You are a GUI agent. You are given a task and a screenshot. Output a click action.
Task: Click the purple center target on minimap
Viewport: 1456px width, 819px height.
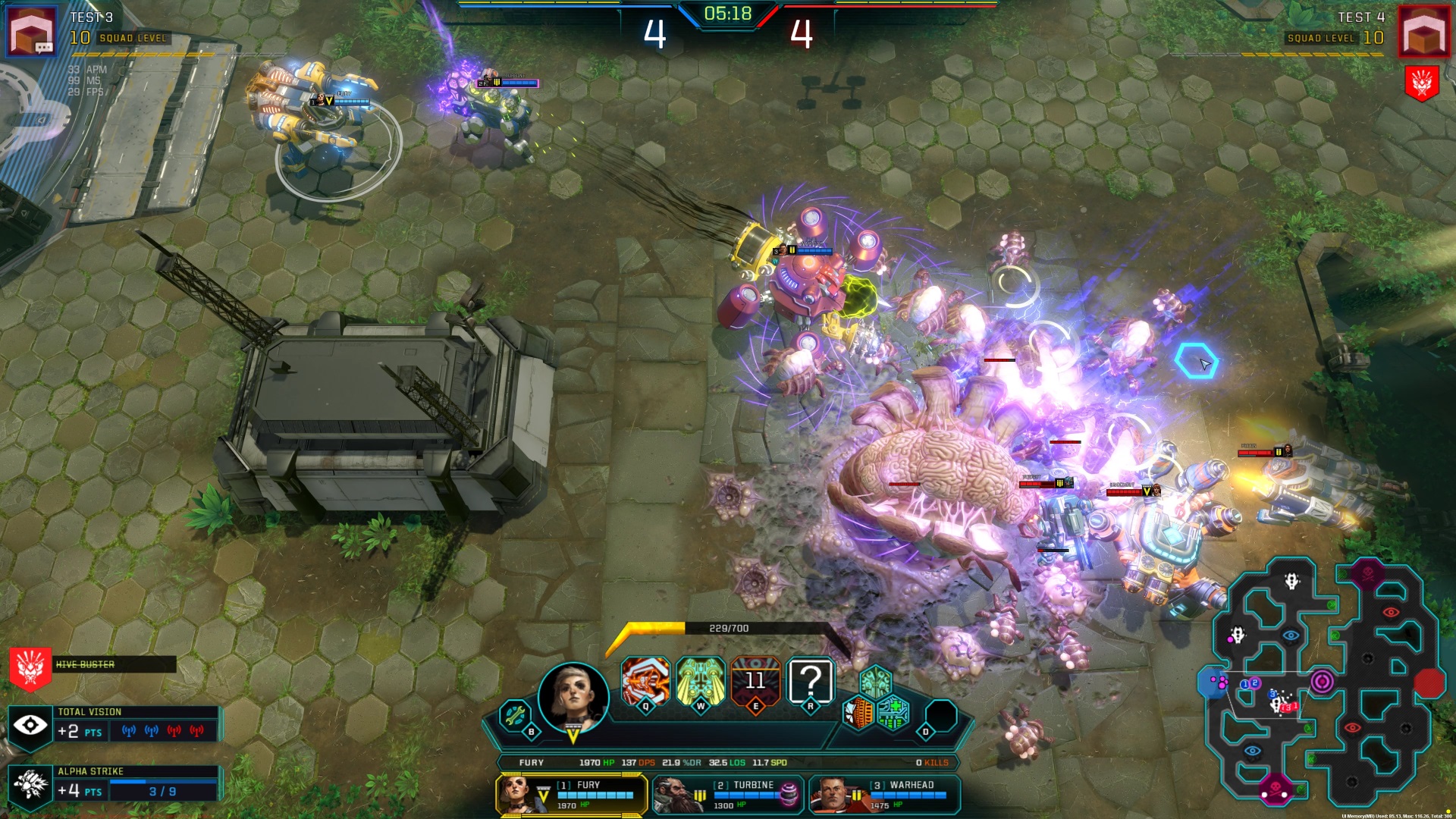click(x=1322, y=681)
